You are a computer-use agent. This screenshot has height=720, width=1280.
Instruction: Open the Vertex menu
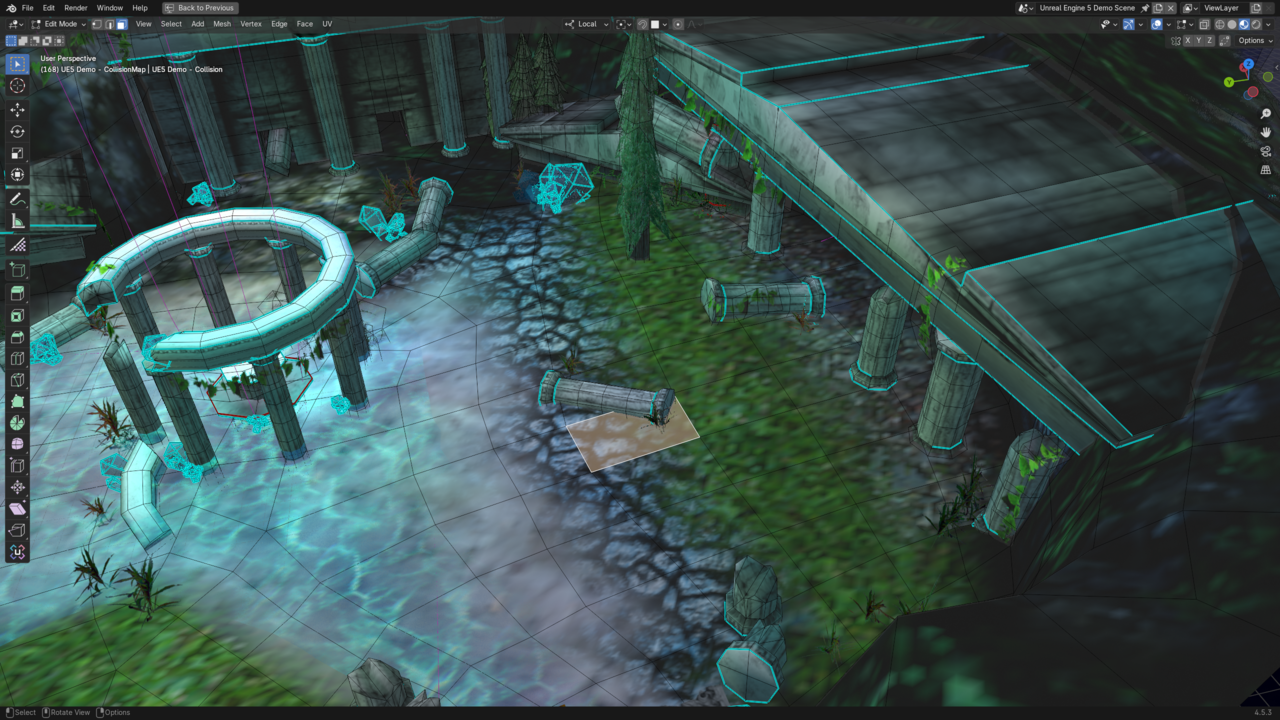[x=251, y=24]
